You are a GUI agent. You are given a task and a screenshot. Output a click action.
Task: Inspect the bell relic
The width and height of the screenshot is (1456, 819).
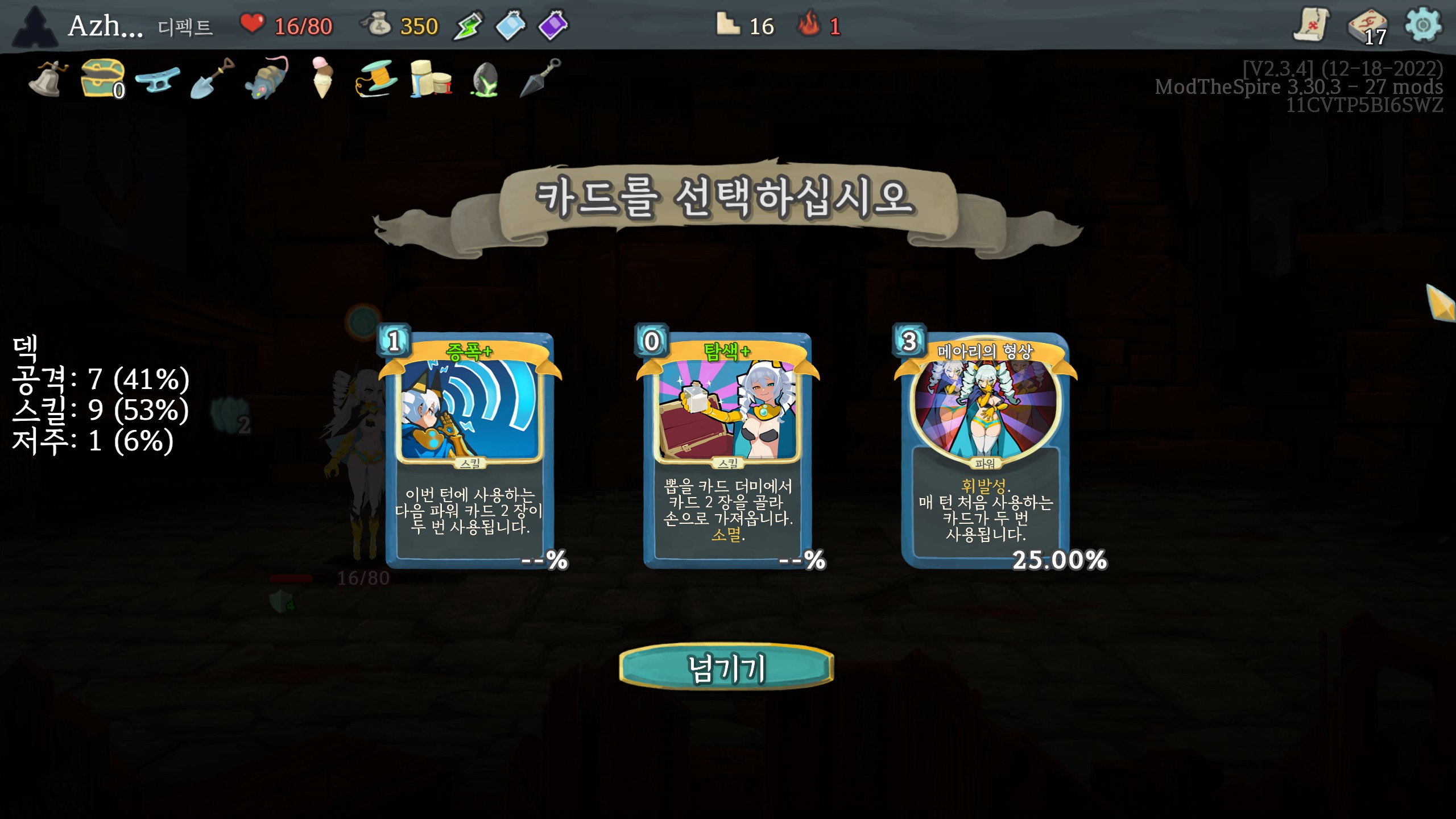(48, 79)
